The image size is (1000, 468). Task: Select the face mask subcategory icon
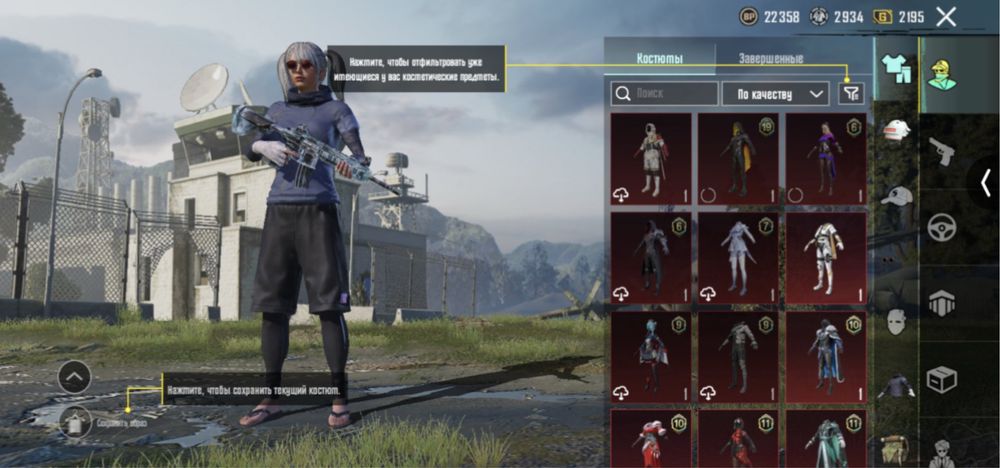[897, 322]
